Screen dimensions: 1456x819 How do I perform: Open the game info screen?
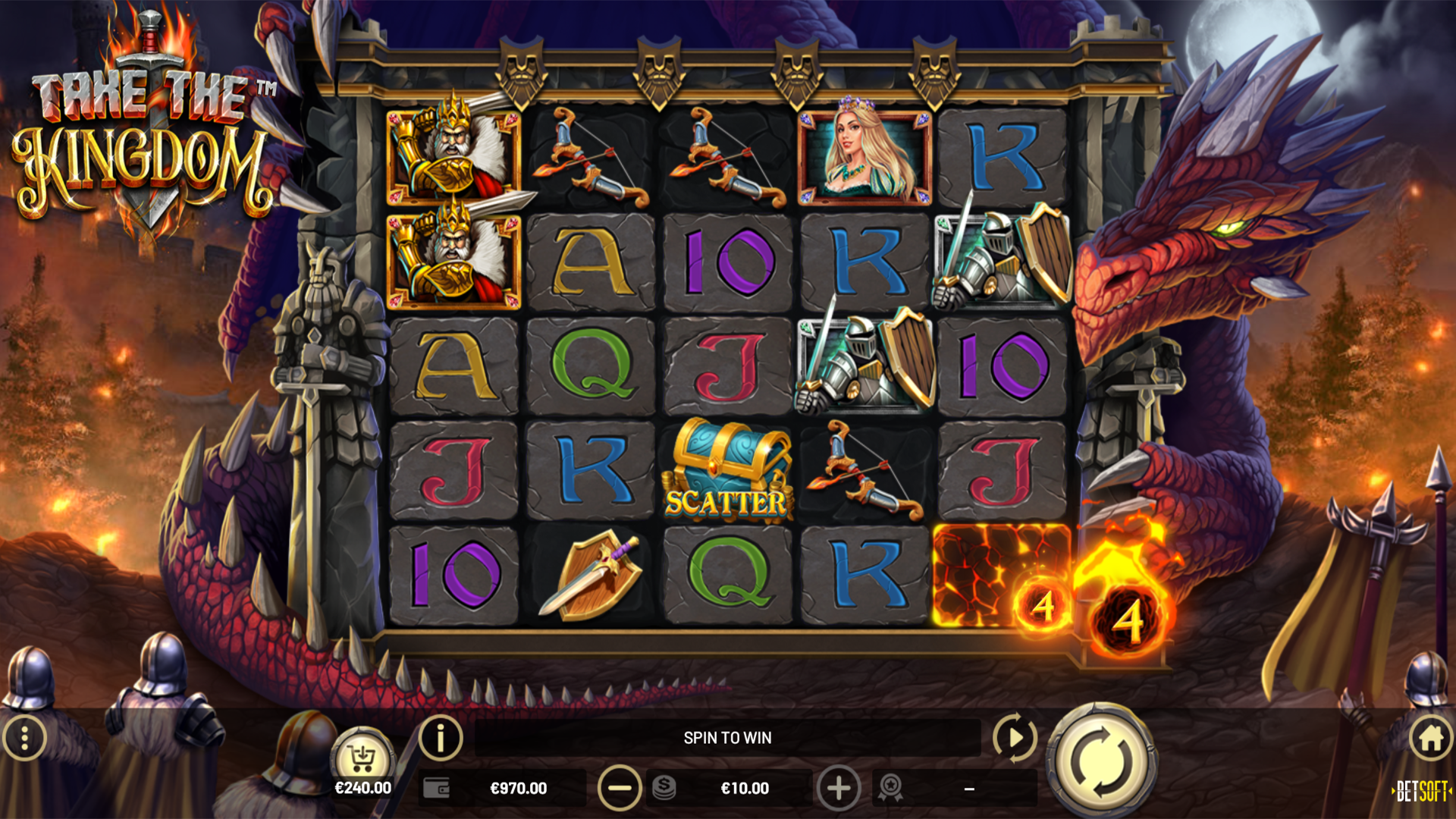(438, 737)
